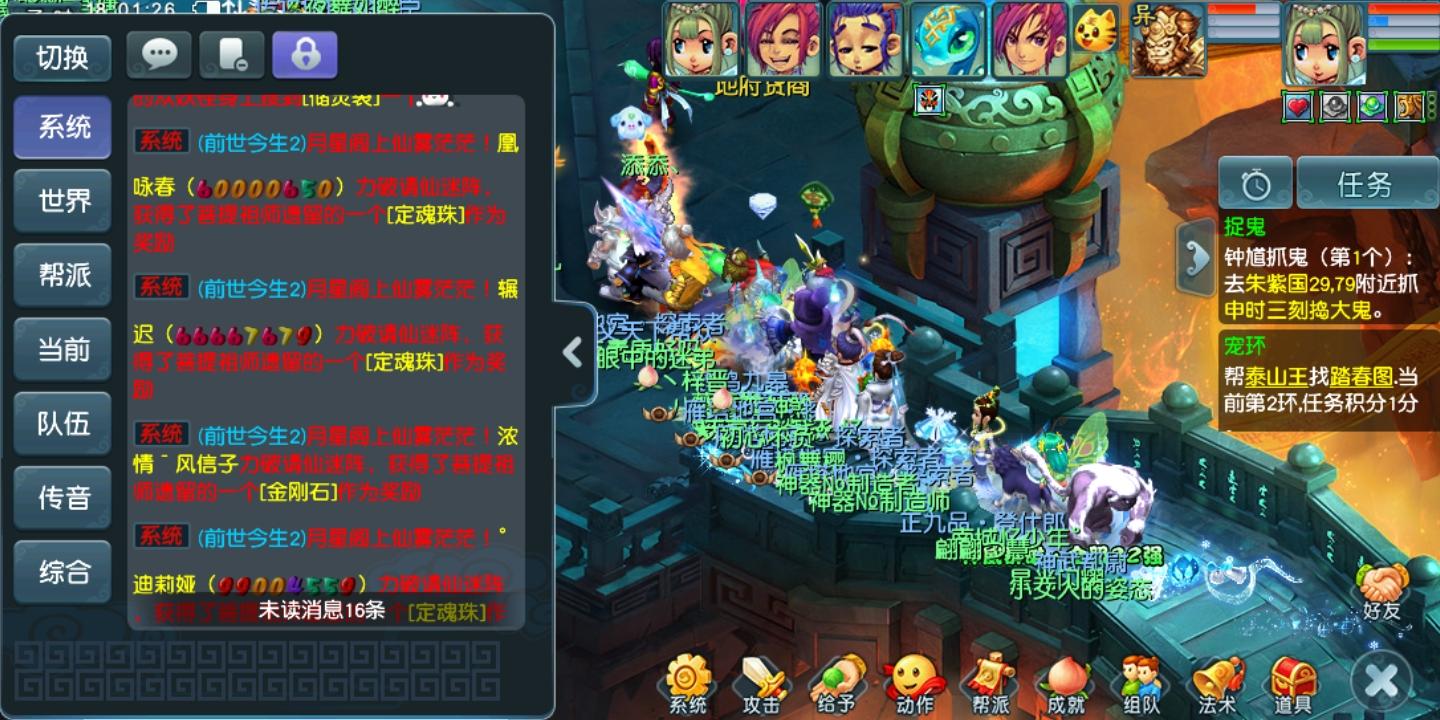Open the 世界 world chat tab
The image size is (1440, 720).
tap(62, 201)
